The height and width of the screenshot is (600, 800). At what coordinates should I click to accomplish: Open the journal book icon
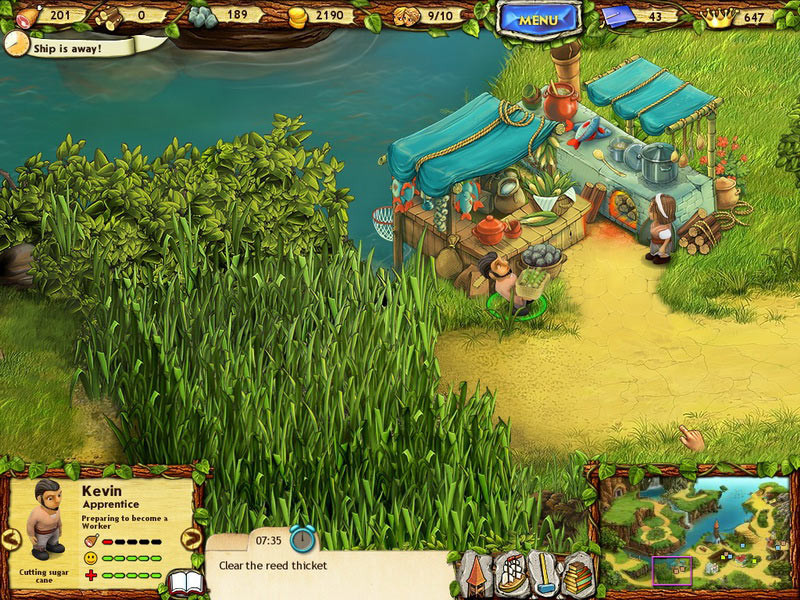(x=186, y=583)
